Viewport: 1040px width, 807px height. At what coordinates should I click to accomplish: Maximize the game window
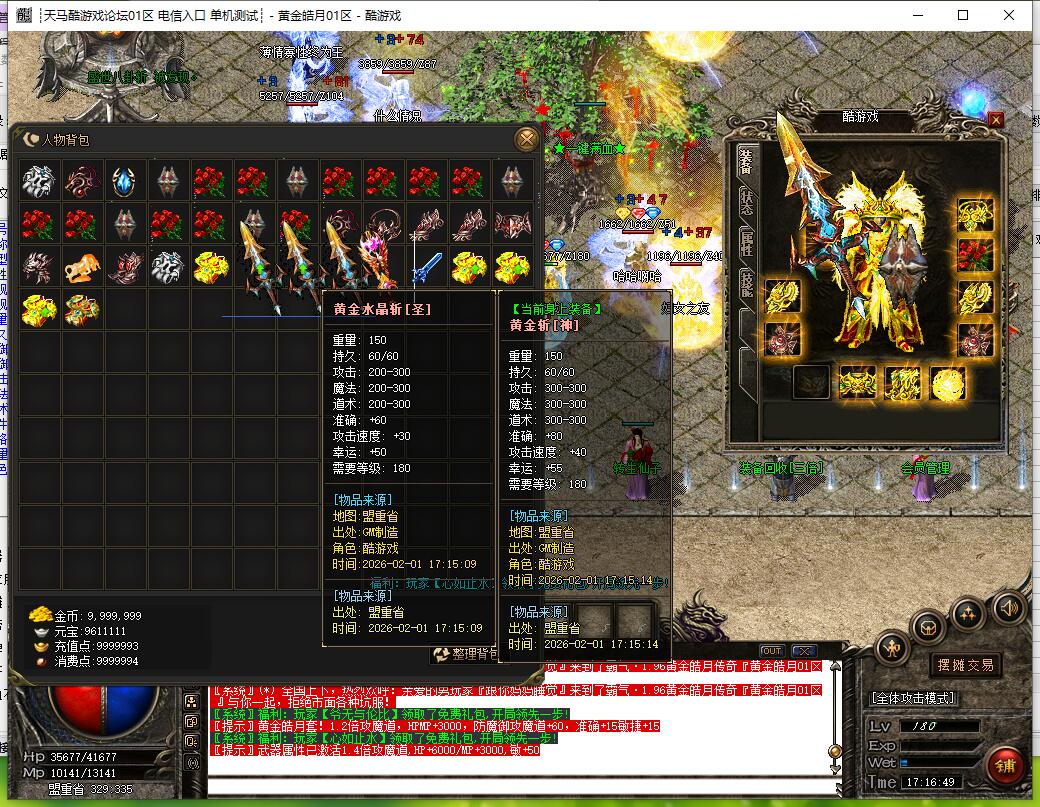point(963,15)
